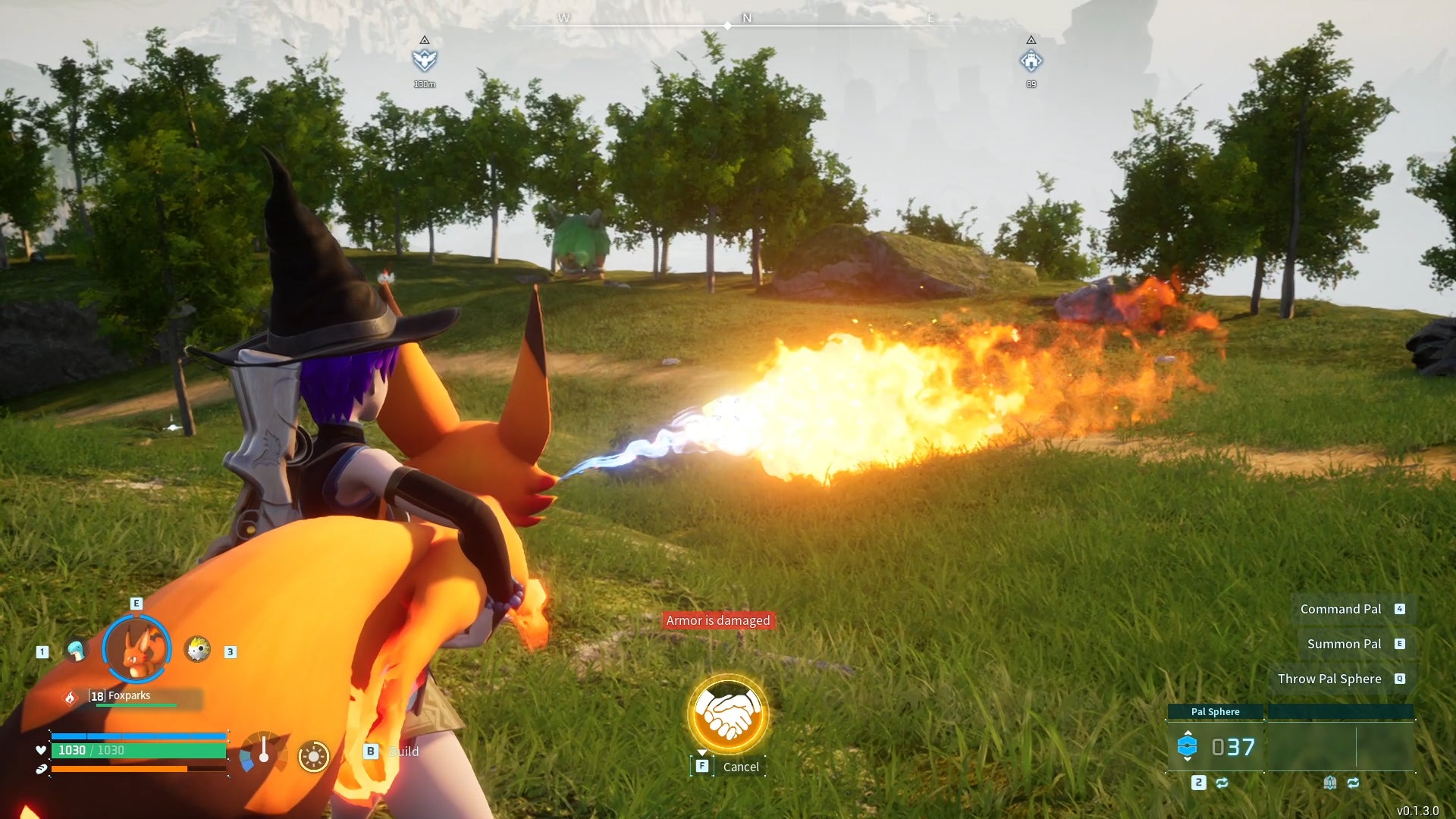Select the blue Pal Sphere item slot
1456x819 pixels.
[x=1187, y=746]
